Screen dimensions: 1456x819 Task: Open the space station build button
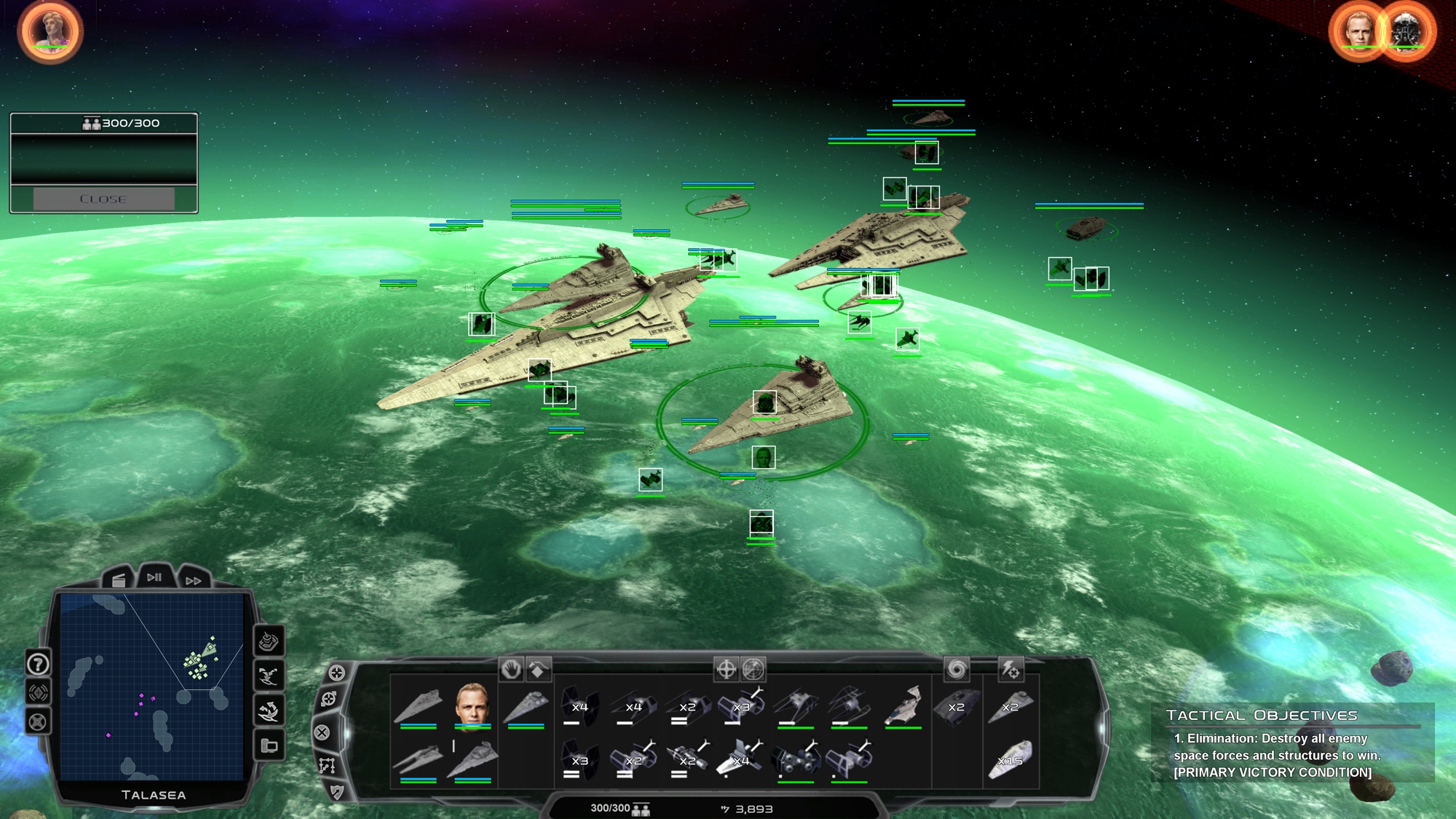(x=269, y=641)
